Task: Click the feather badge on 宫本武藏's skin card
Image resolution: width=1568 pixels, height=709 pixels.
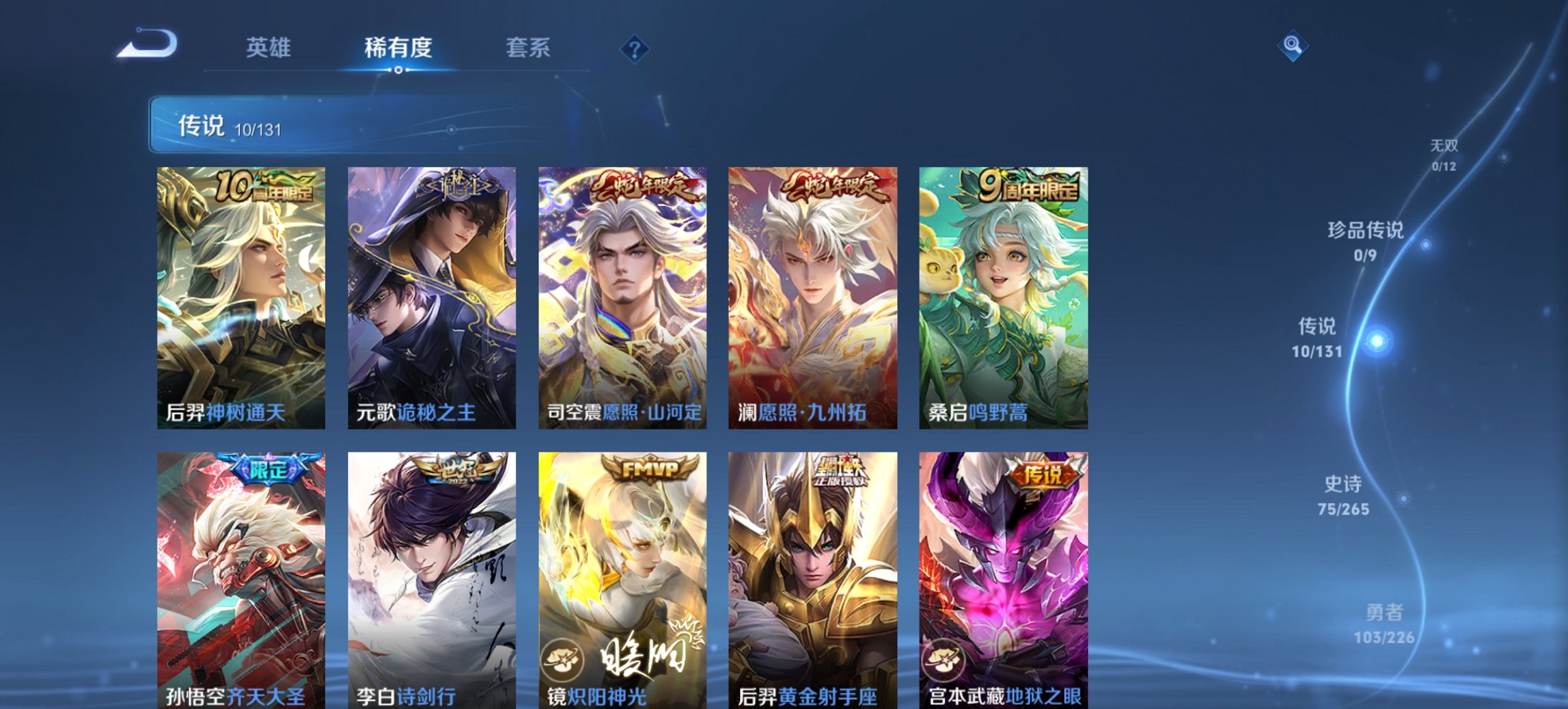Action: (942, 661)
